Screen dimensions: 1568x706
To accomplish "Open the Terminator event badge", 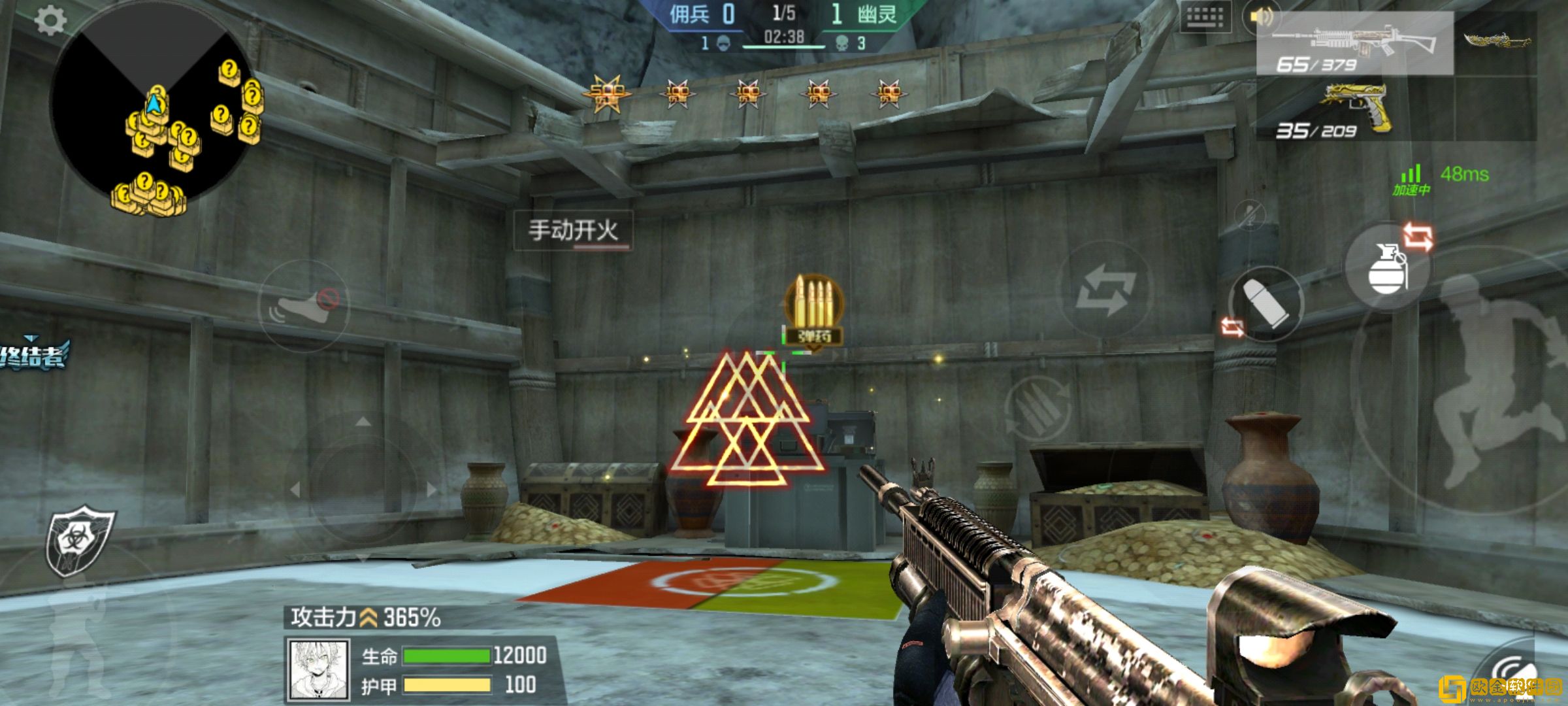I will coord(33,356).
